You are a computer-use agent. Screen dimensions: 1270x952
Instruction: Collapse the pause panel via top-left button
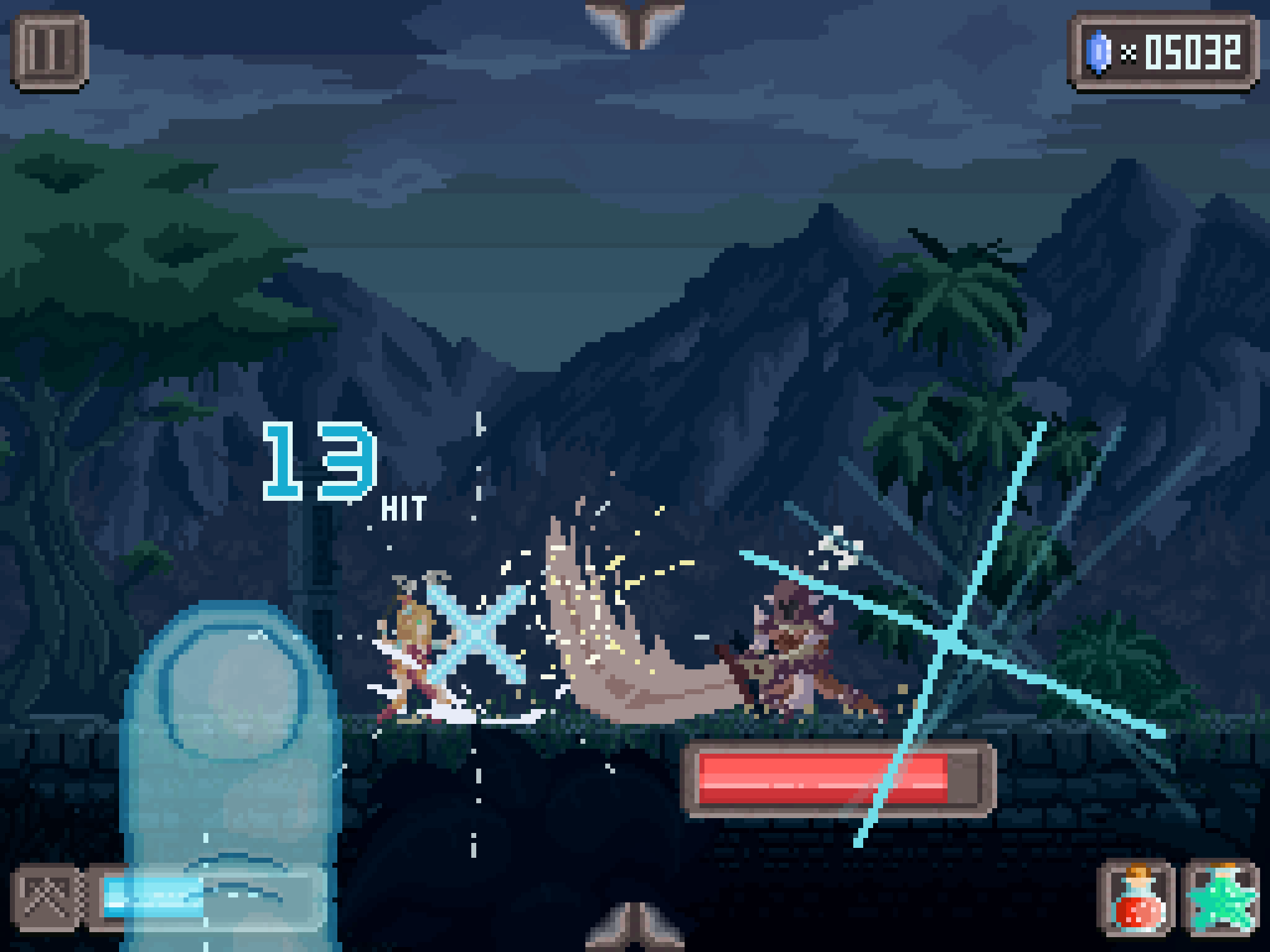pos(52,52)
